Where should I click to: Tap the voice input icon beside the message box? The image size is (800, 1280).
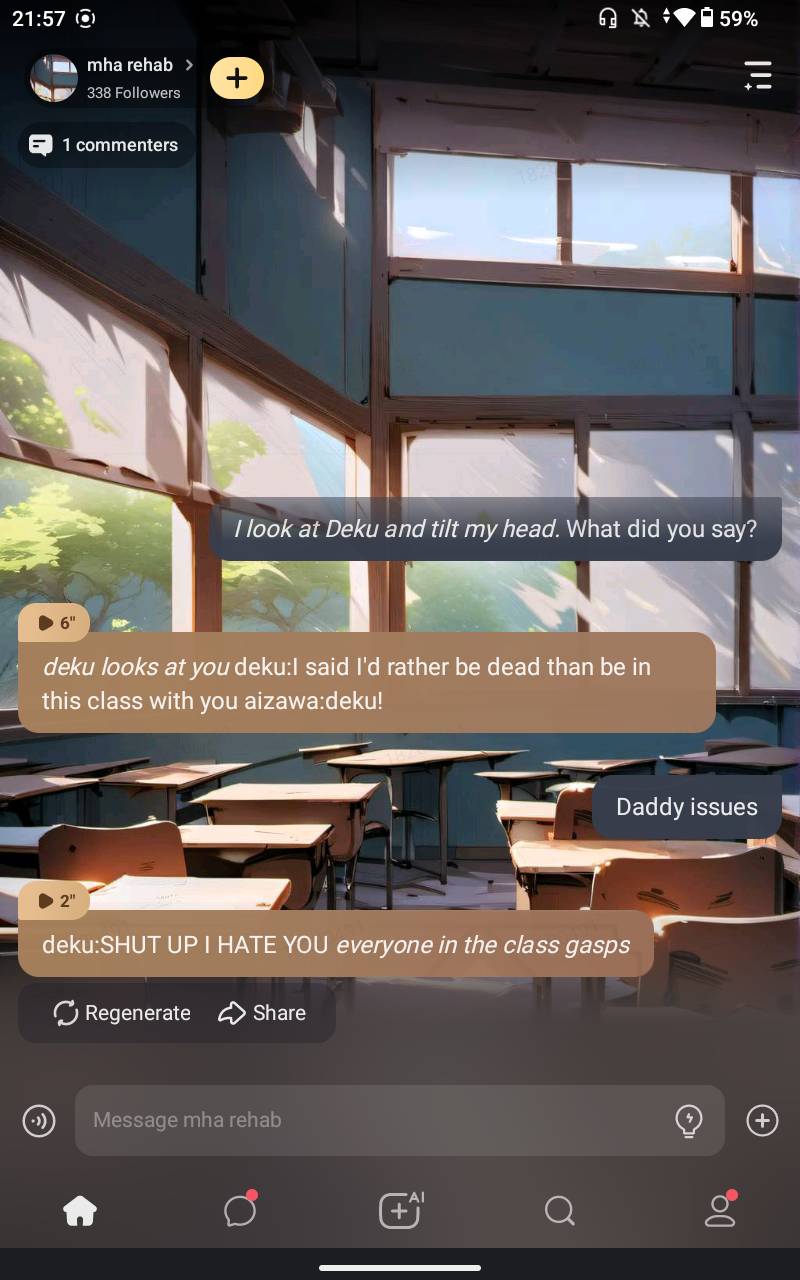[39, 1121]
